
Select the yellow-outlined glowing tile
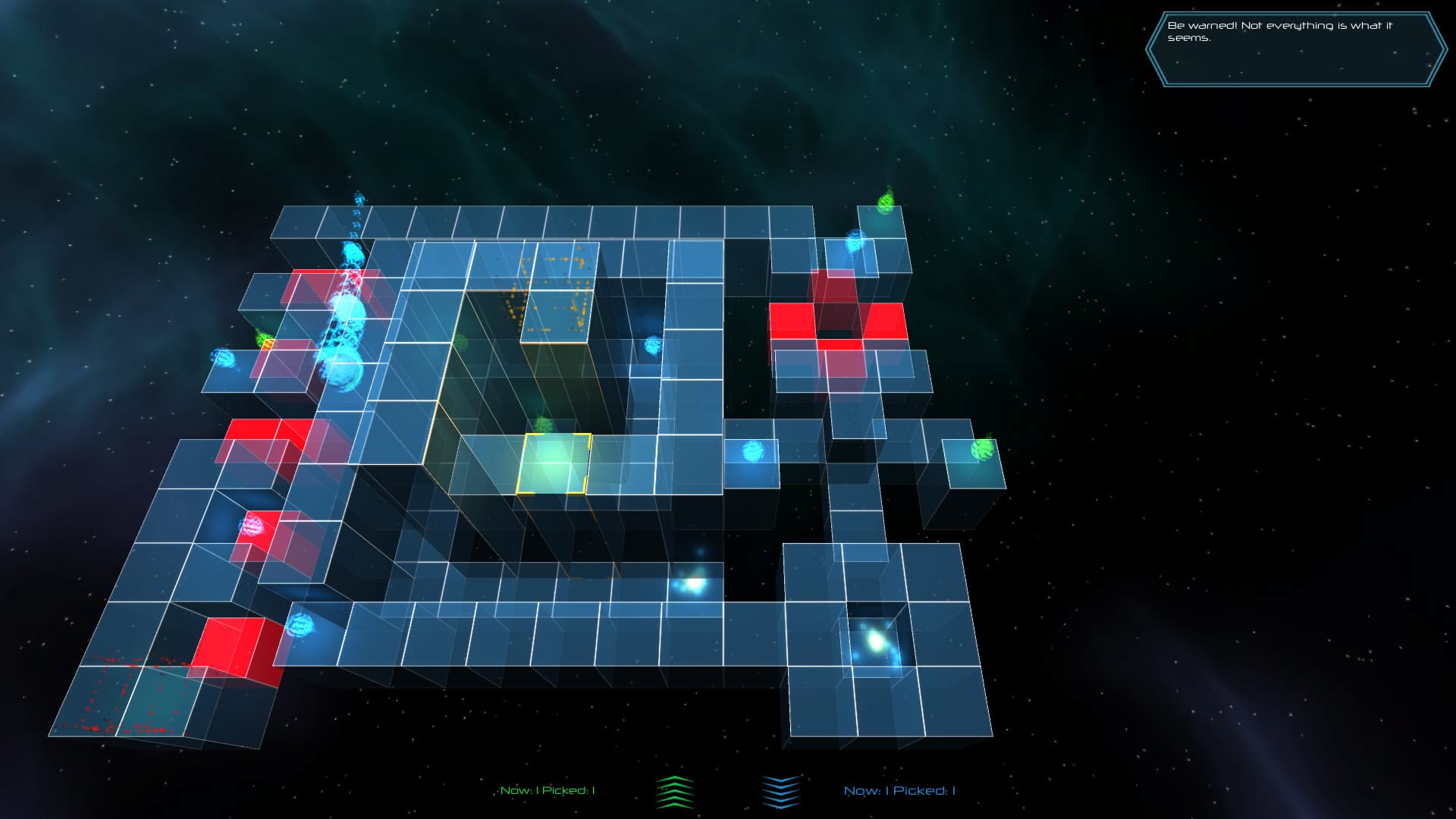[554, 463]
